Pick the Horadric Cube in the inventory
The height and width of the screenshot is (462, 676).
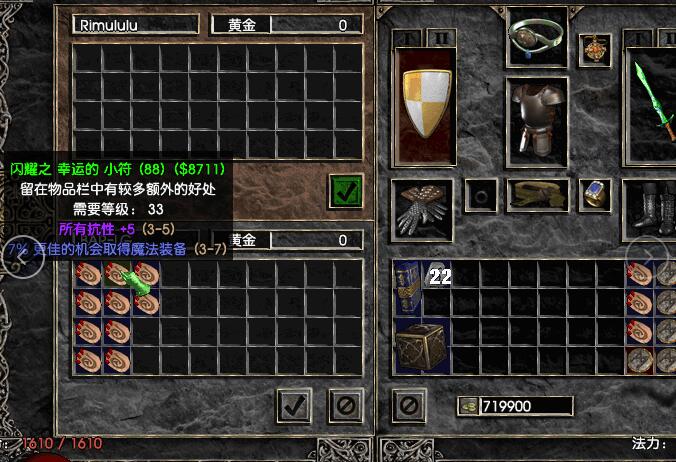[421, 347]
